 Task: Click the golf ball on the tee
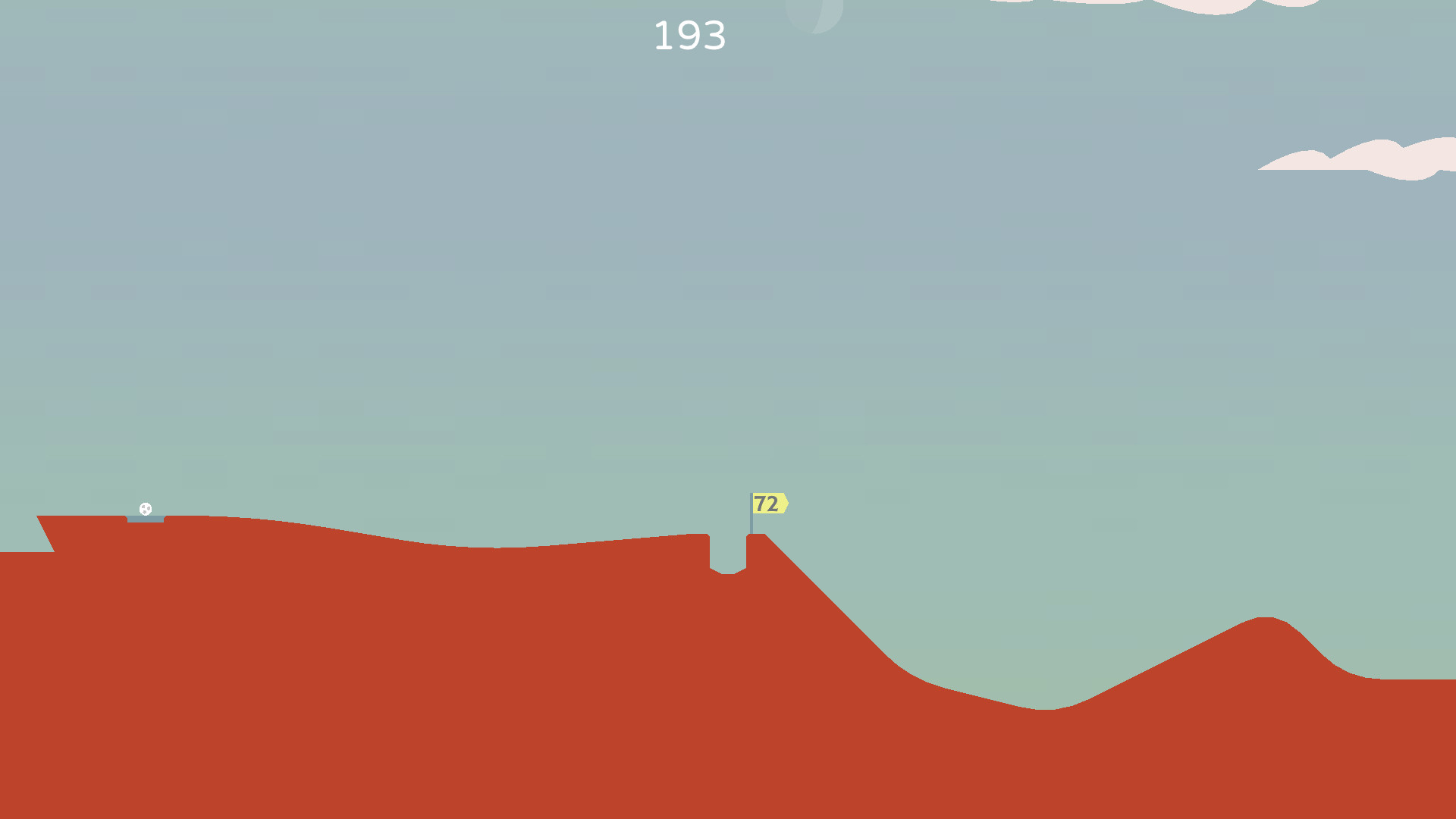pos(145,508)
